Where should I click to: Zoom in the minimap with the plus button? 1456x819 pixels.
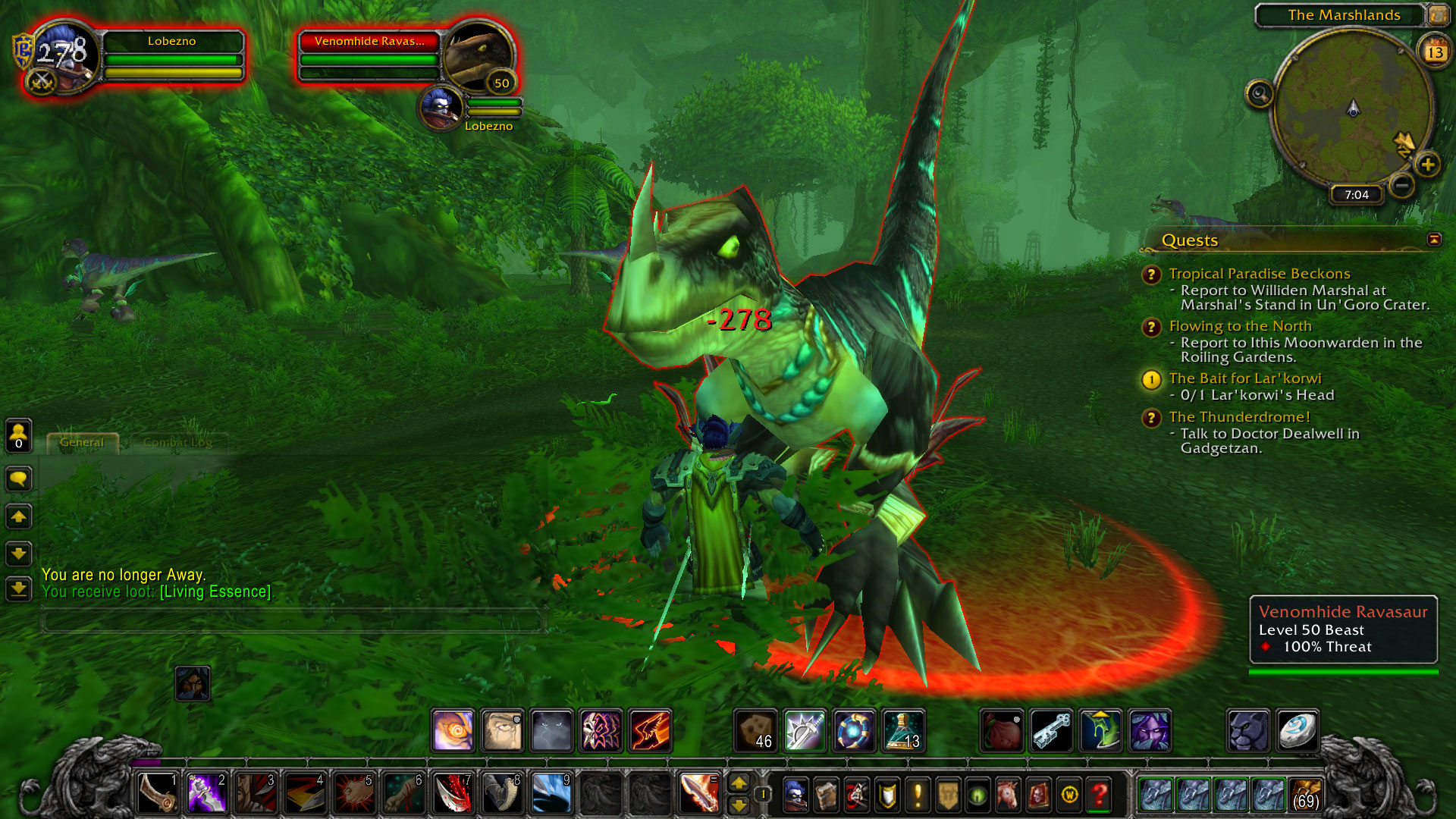coord(1427,165)
